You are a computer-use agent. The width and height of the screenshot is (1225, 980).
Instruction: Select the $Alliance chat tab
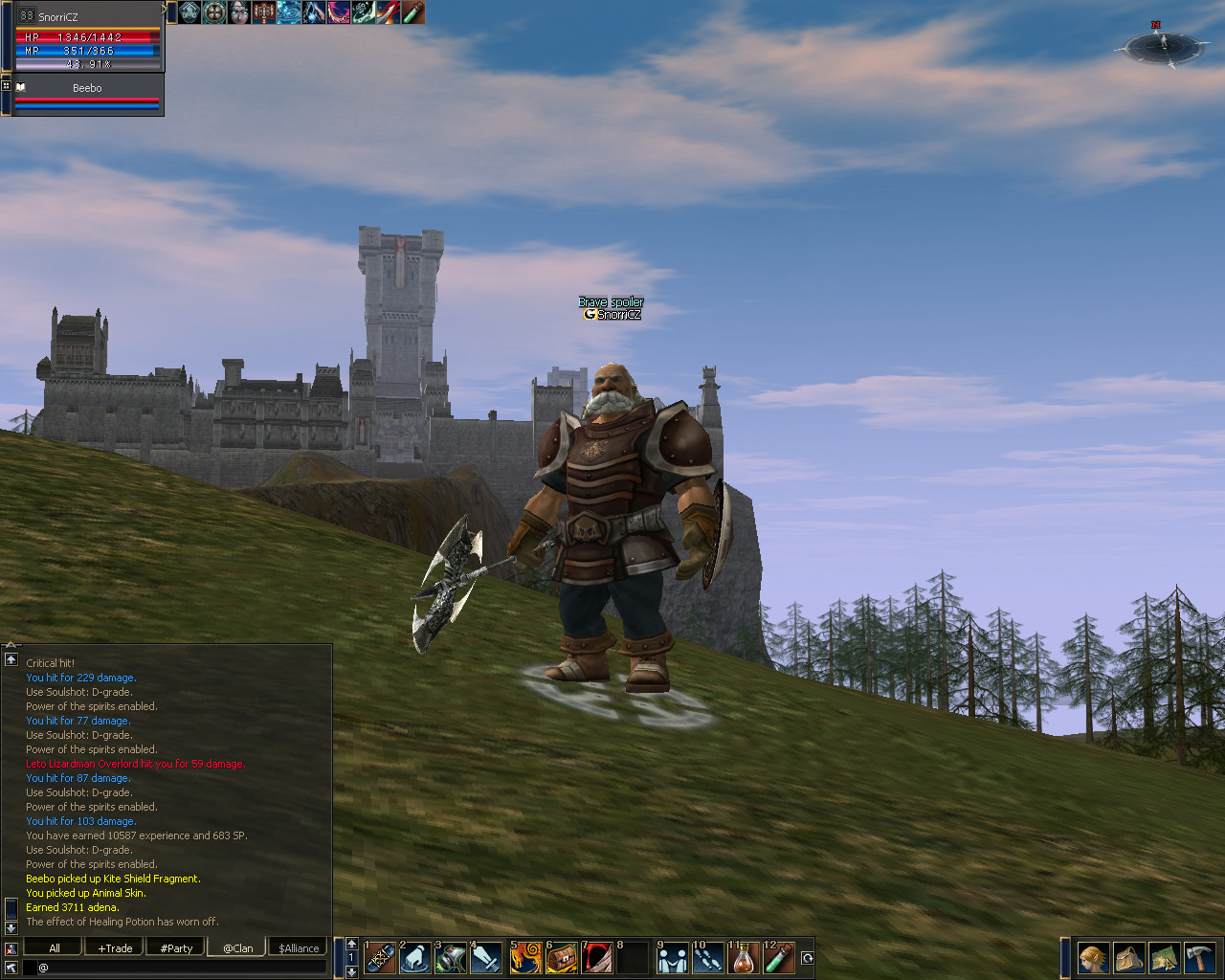click(x=299, y=947)
